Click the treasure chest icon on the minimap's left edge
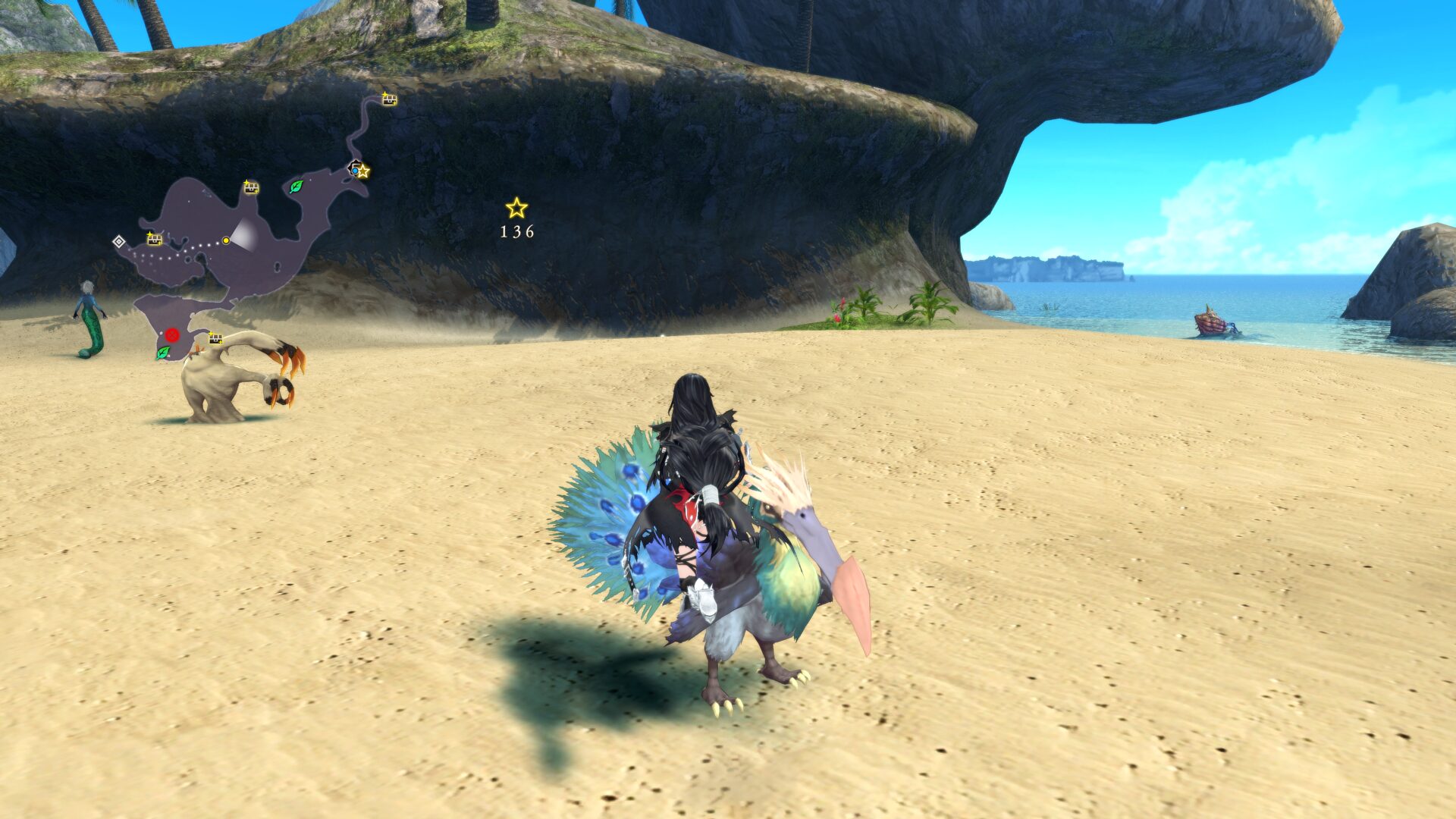 click(x=154, y=240)
